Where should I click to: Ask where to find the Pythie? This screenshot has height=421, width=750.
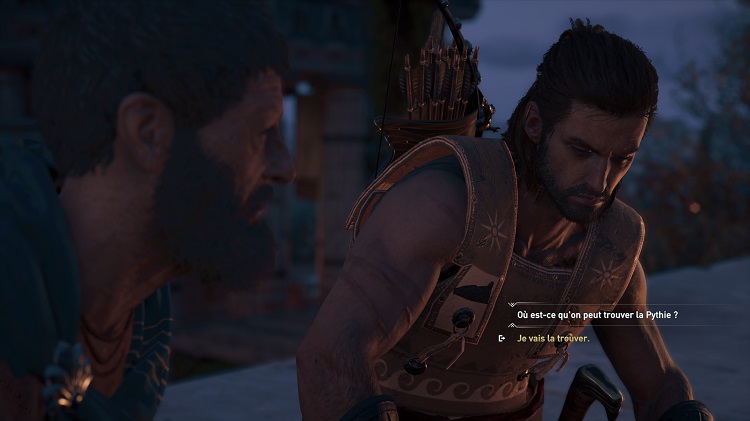(x=597, y=315)
